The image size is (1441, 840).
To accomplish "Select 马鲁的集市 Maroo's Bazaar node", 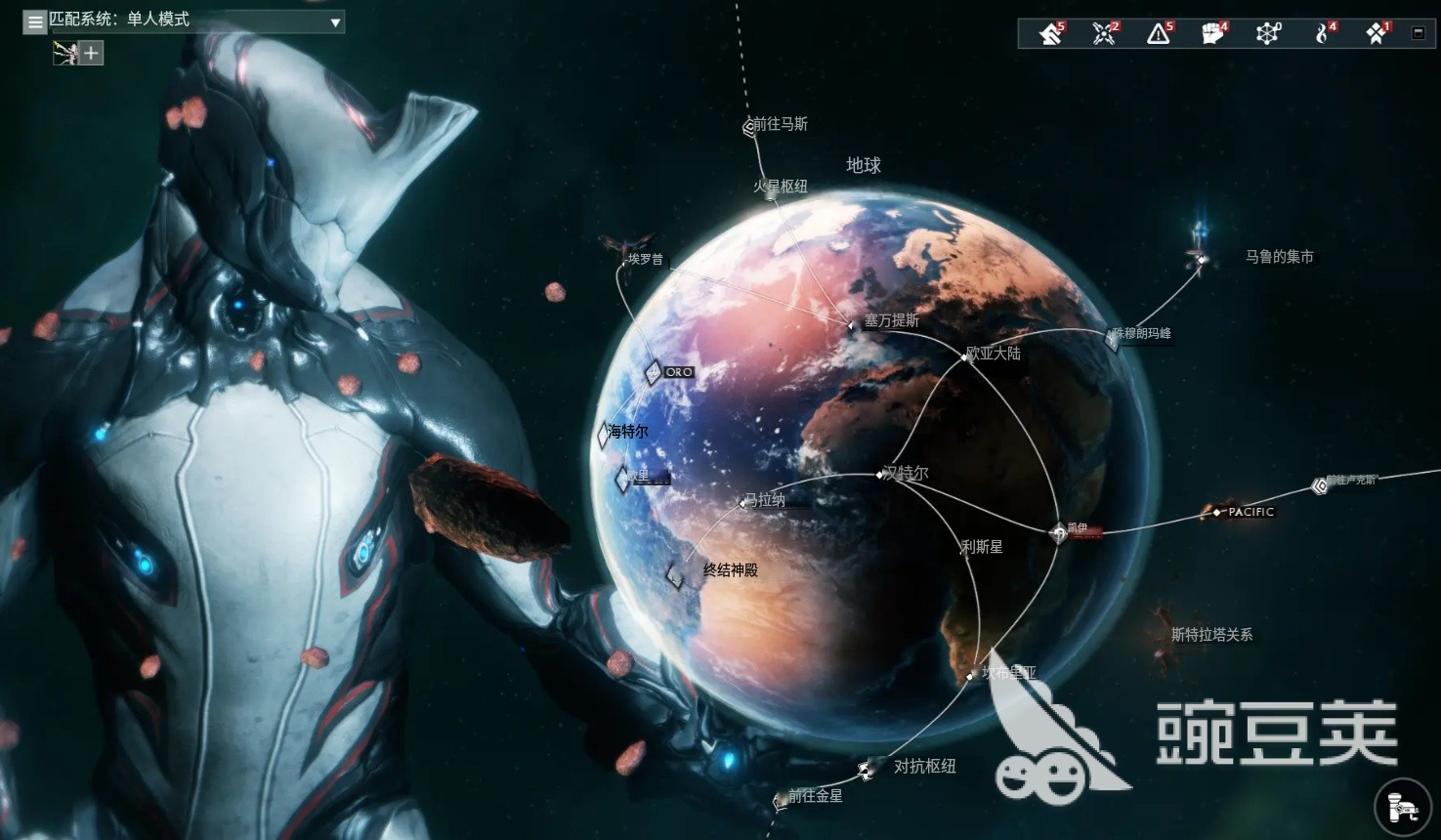I will point(1200,261).
